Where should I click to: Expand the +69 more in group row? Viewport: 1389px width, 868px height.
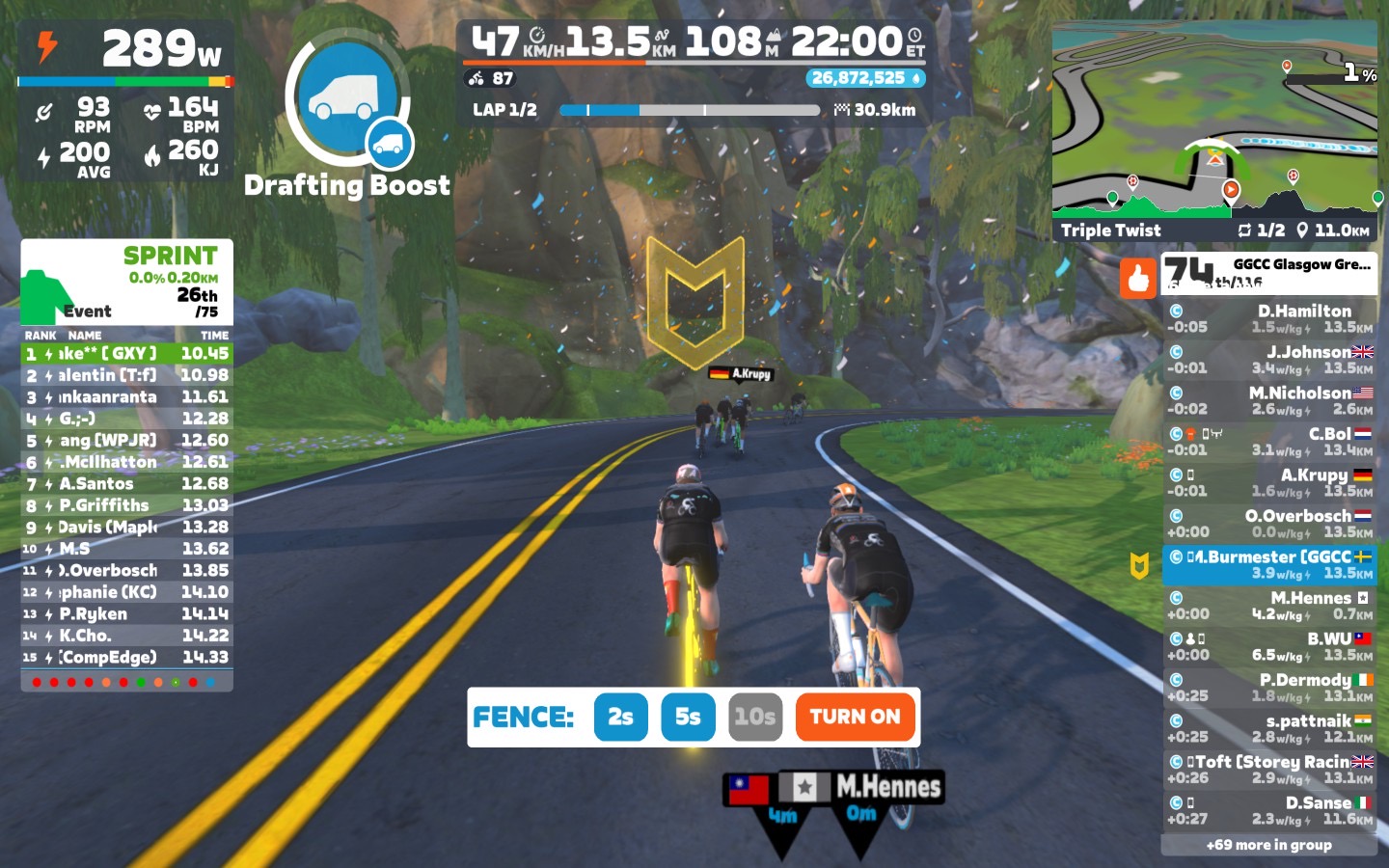[1268, 845]
